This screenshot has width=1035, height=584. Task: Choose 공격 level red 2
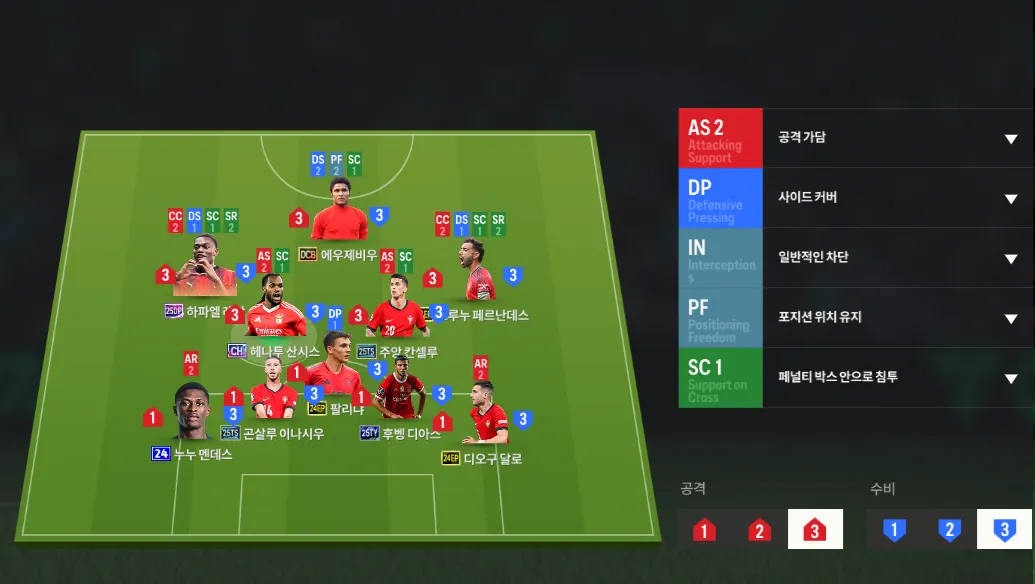(760, 530)
